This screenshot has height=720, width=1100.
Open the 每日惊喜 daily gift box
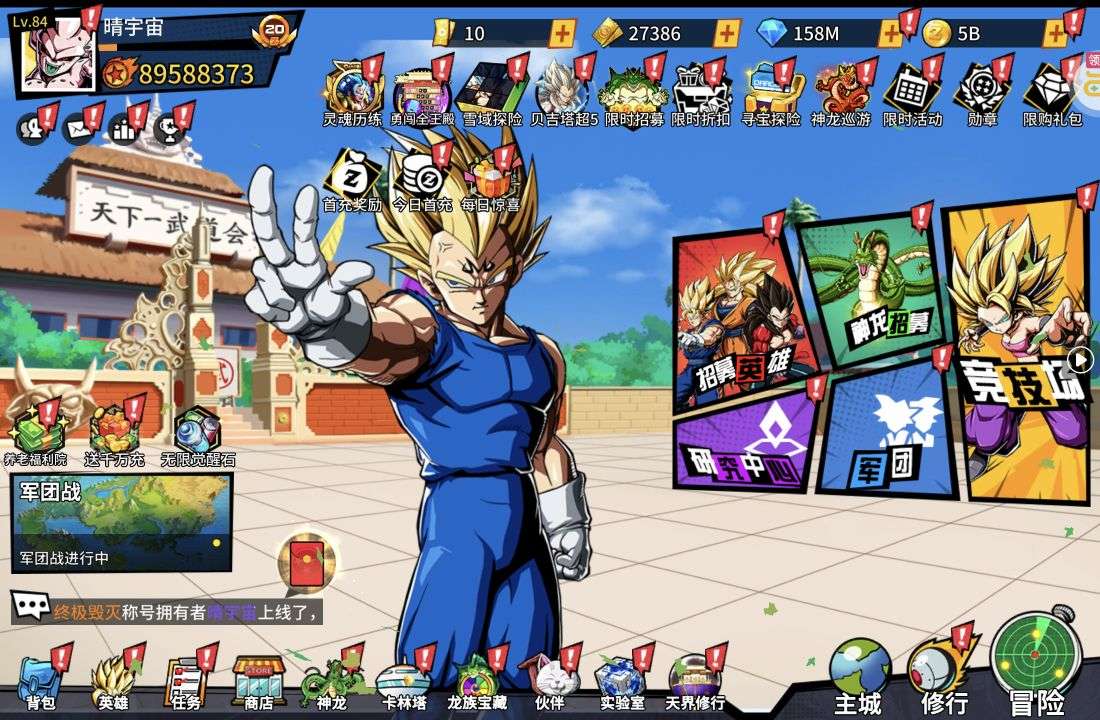click(490, 180)
